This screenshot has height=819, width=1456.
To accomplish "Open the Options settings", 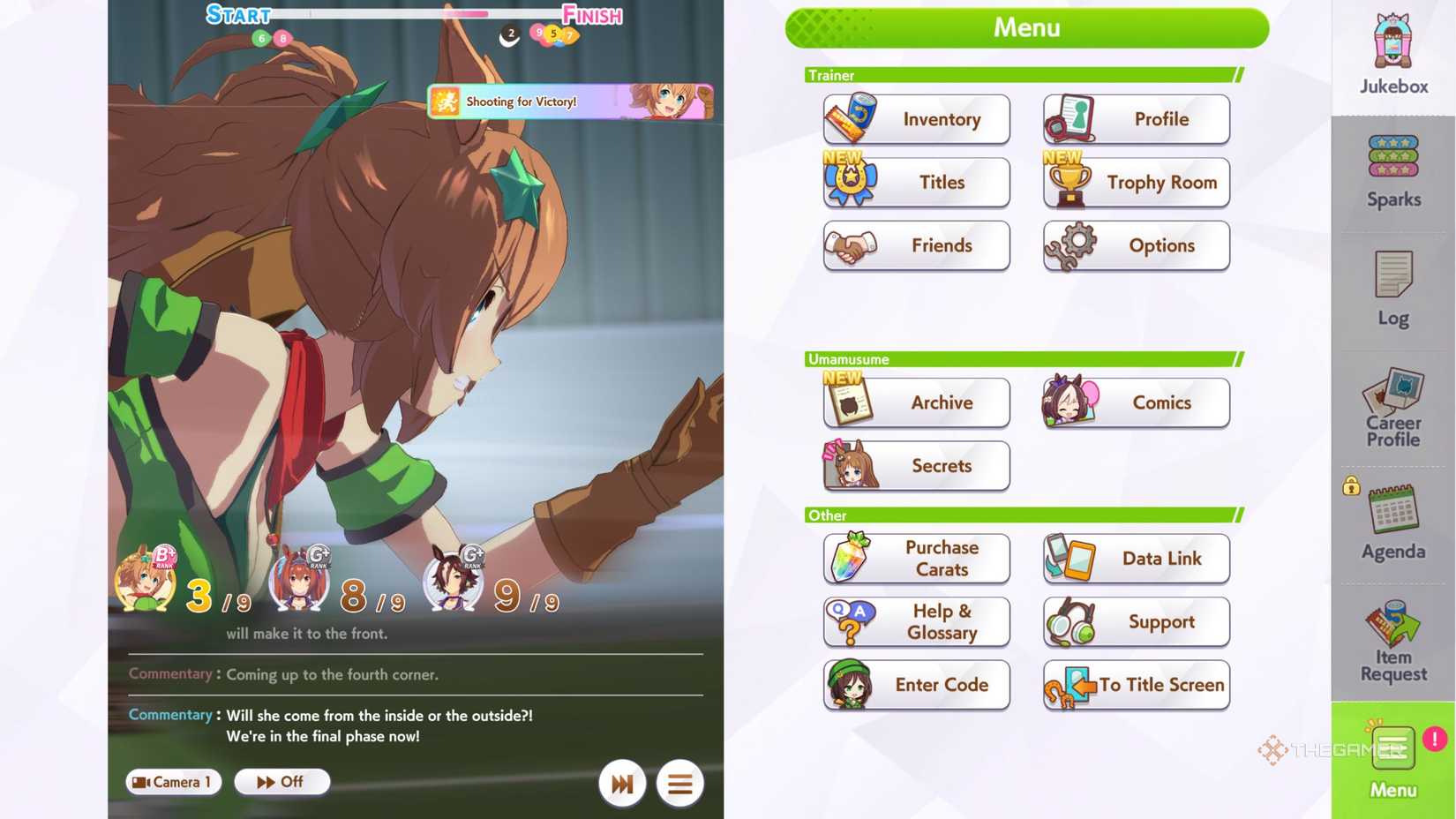I will click(1136, 246).
